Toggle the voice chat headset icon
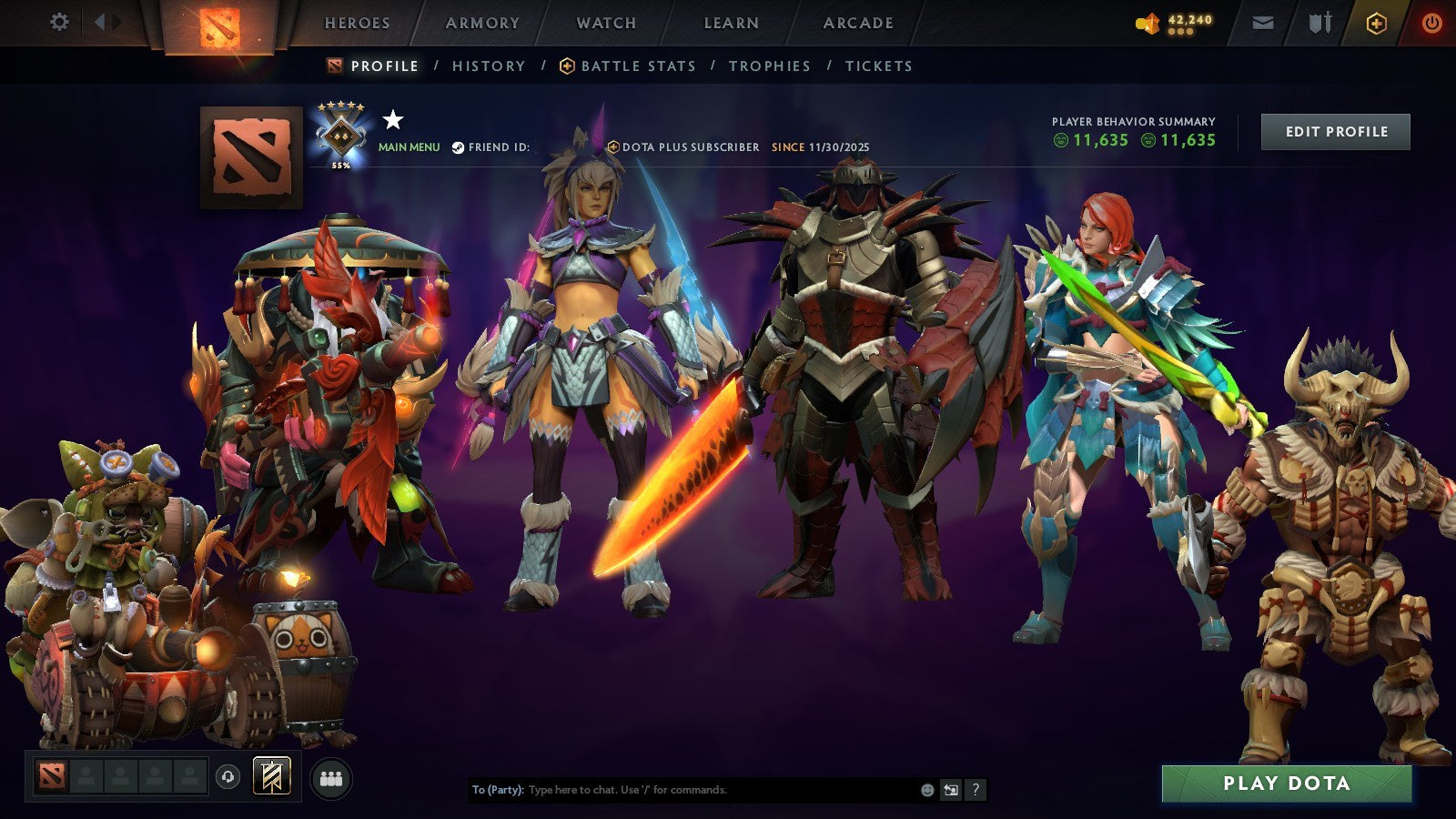Image resolution: width=1456 pixels, height=819 pixels. (x=227, y=778)
